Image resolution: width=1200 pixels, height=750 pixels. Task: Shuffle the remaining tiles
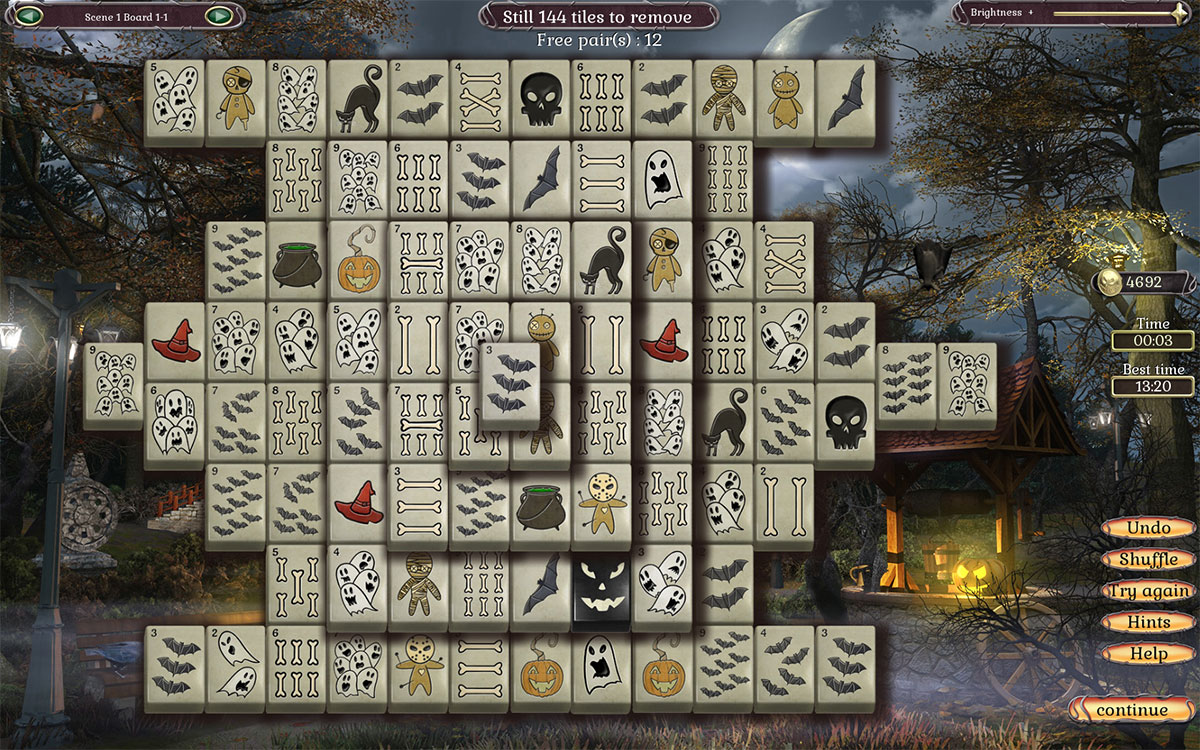(x=1148, y=559)
